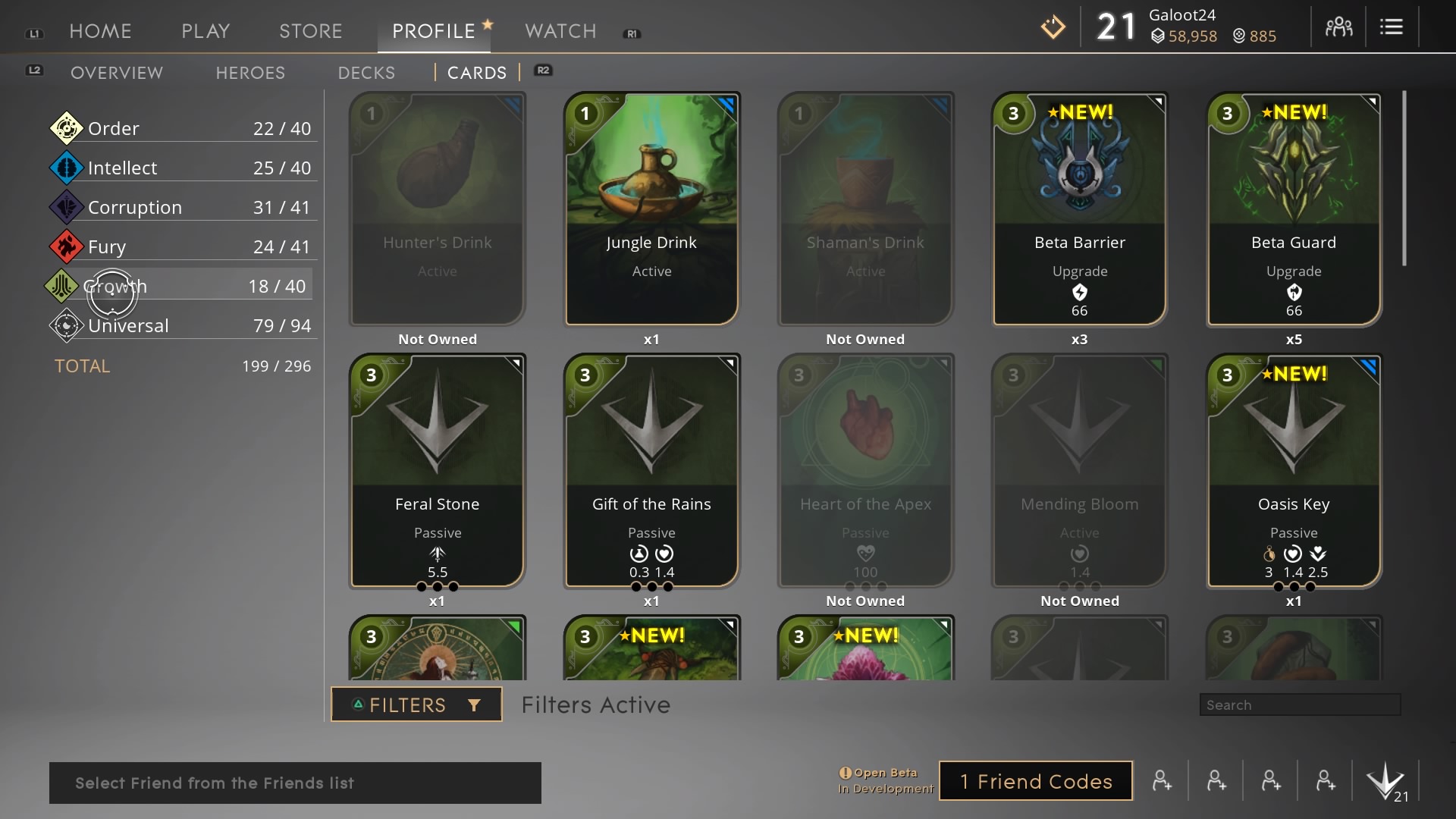This screenshot has width=1456, height=819.
Task: Show the profile OVERVIEW section
Action: [117, 73]
